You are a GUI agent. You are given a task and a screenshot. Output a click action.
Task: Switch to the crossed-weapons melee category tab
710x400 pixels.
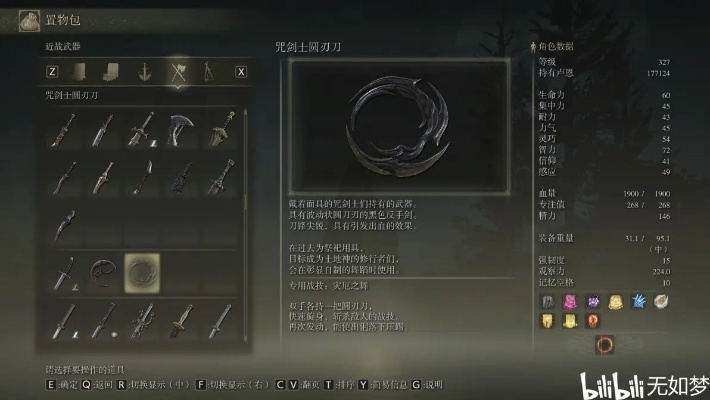tap(179, 71)
